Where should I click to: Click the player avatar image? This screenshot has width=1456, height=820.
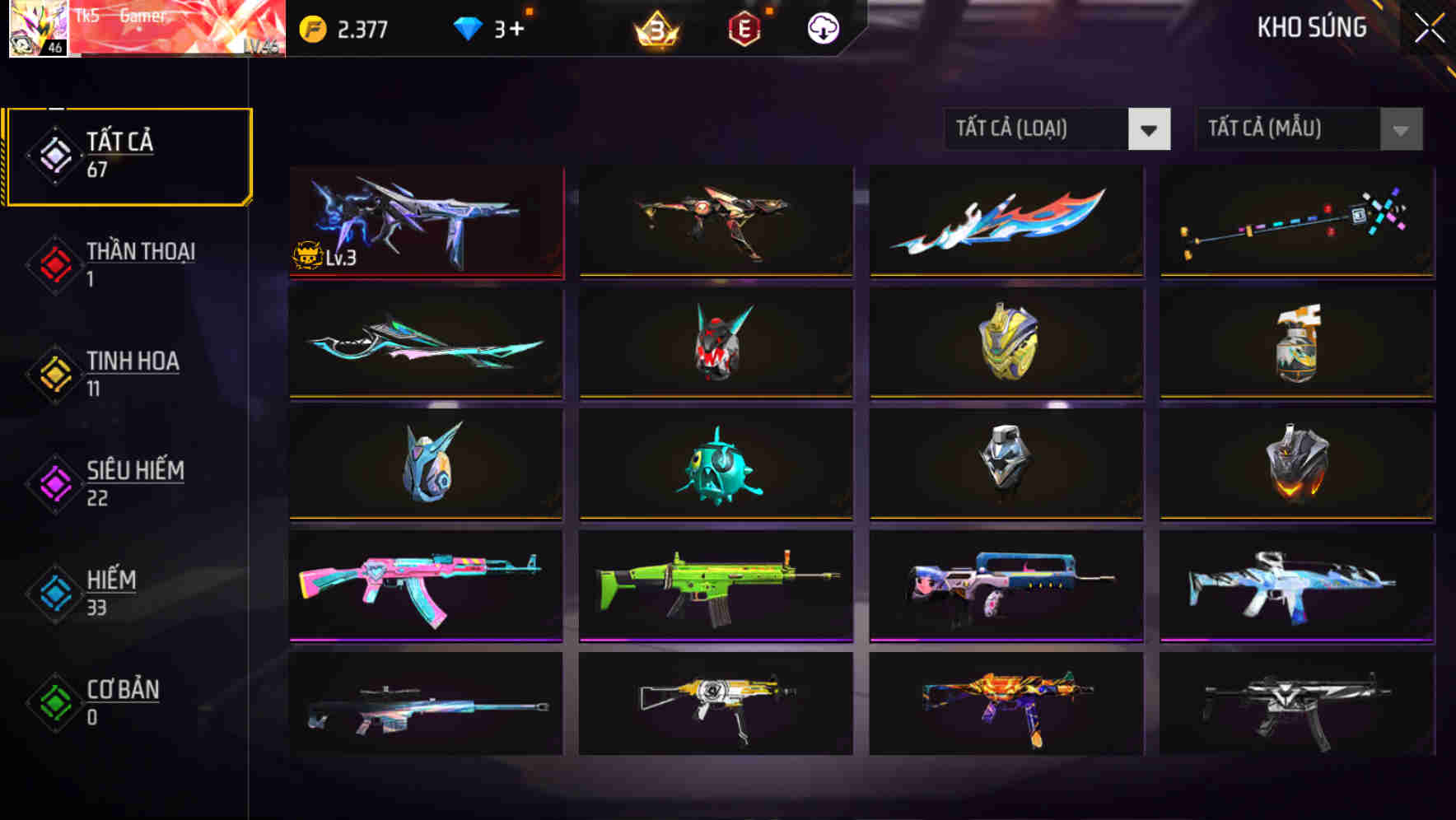pyautogui.click(x=37, y=30)
